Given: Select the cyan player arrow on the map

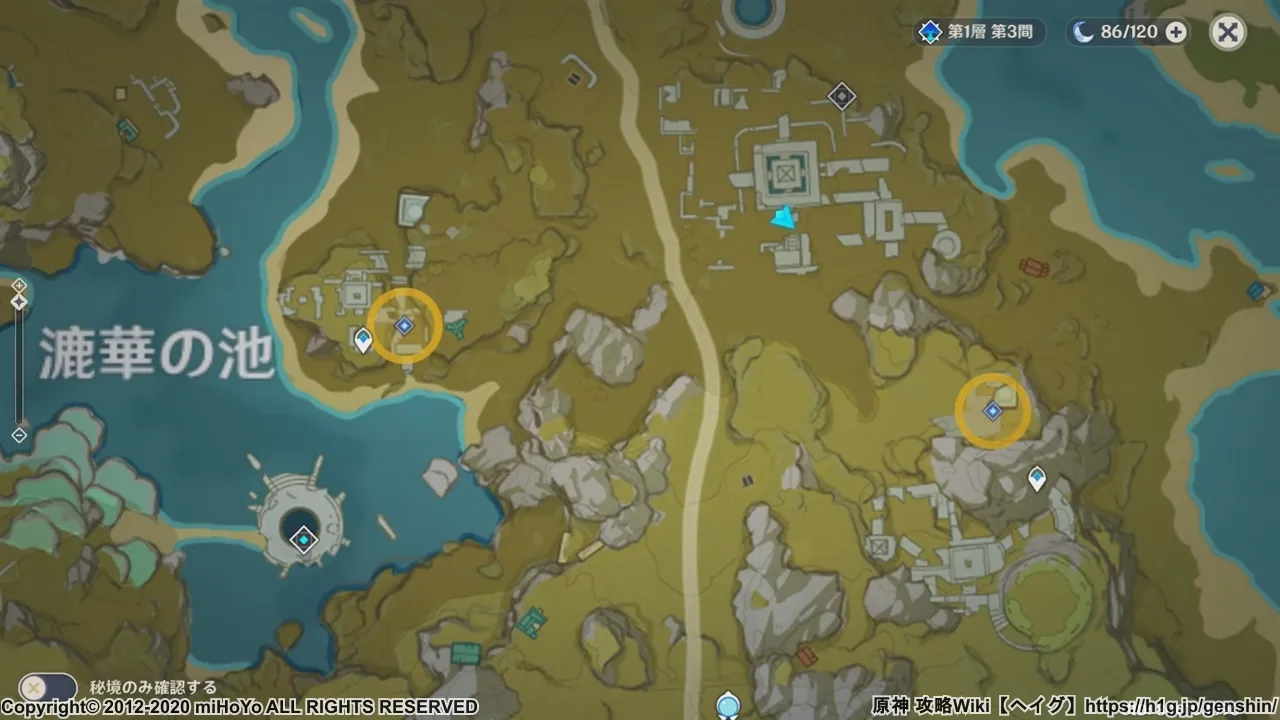Looking at the screenshot, I should (x=787, y=219).
